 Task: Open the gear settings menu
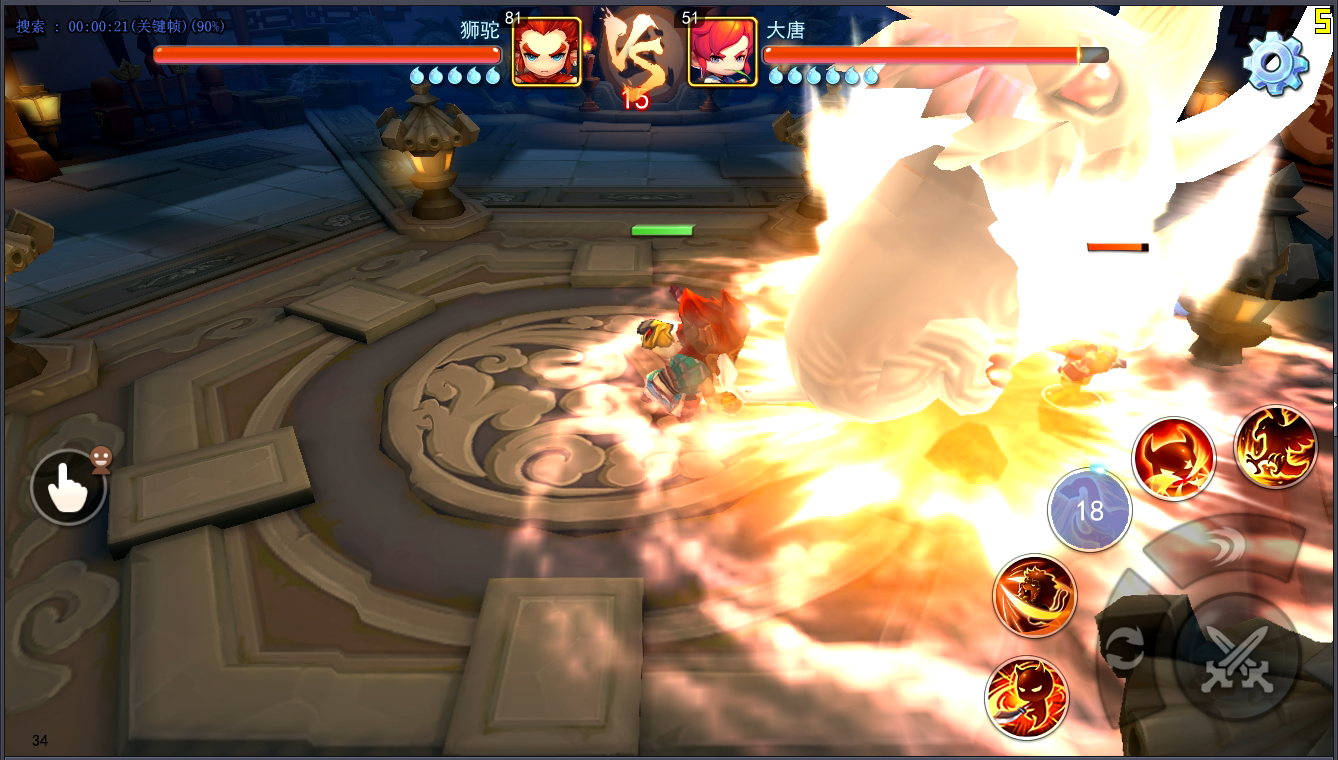[1275, 62]
